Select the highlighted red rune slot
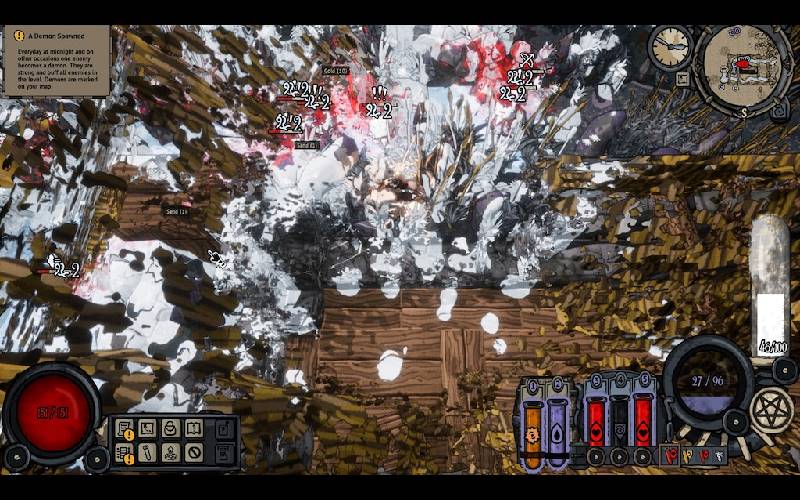Viewport: 800px width, 500px height. (x=671, y=457)
